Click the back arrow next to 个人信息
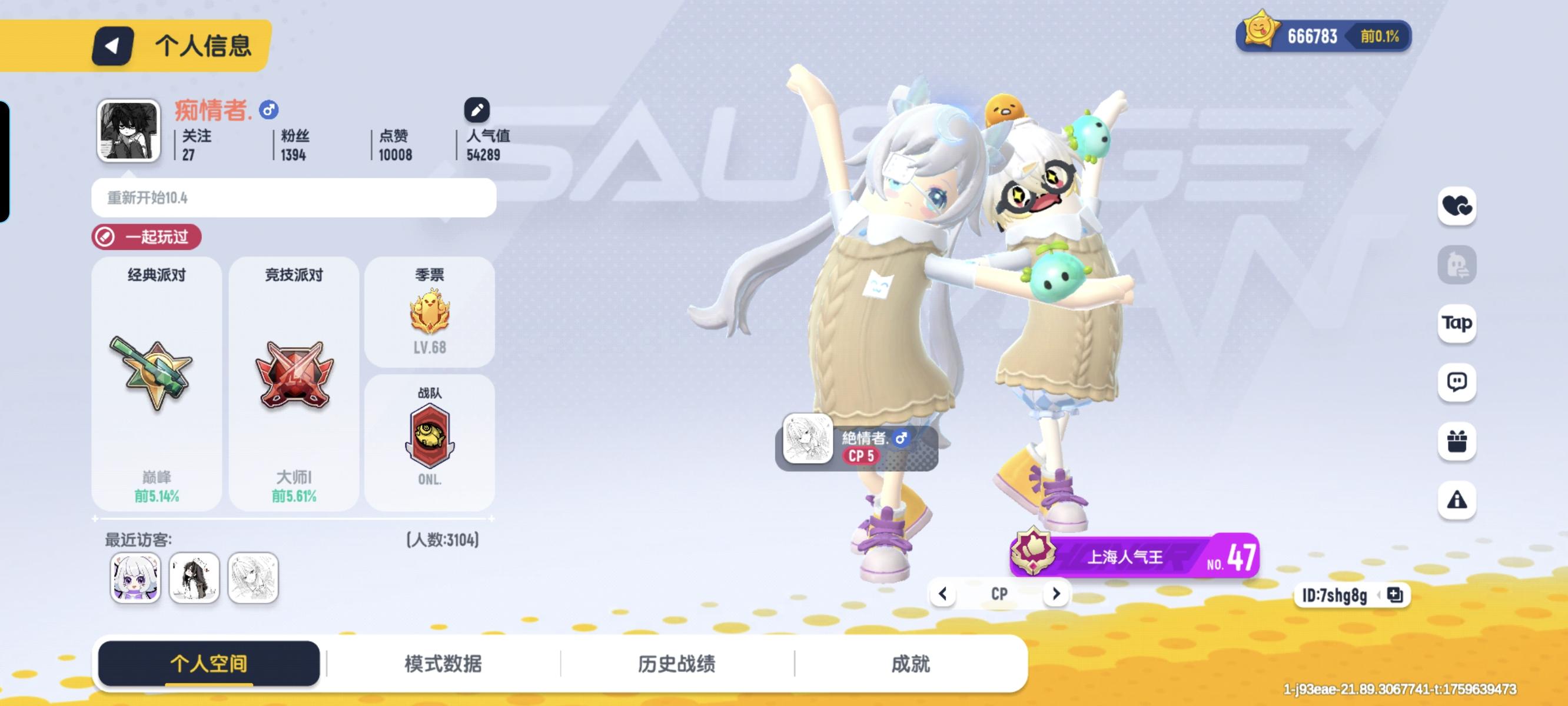Screen dimensions: 1568x706 (x=114, y=45)
